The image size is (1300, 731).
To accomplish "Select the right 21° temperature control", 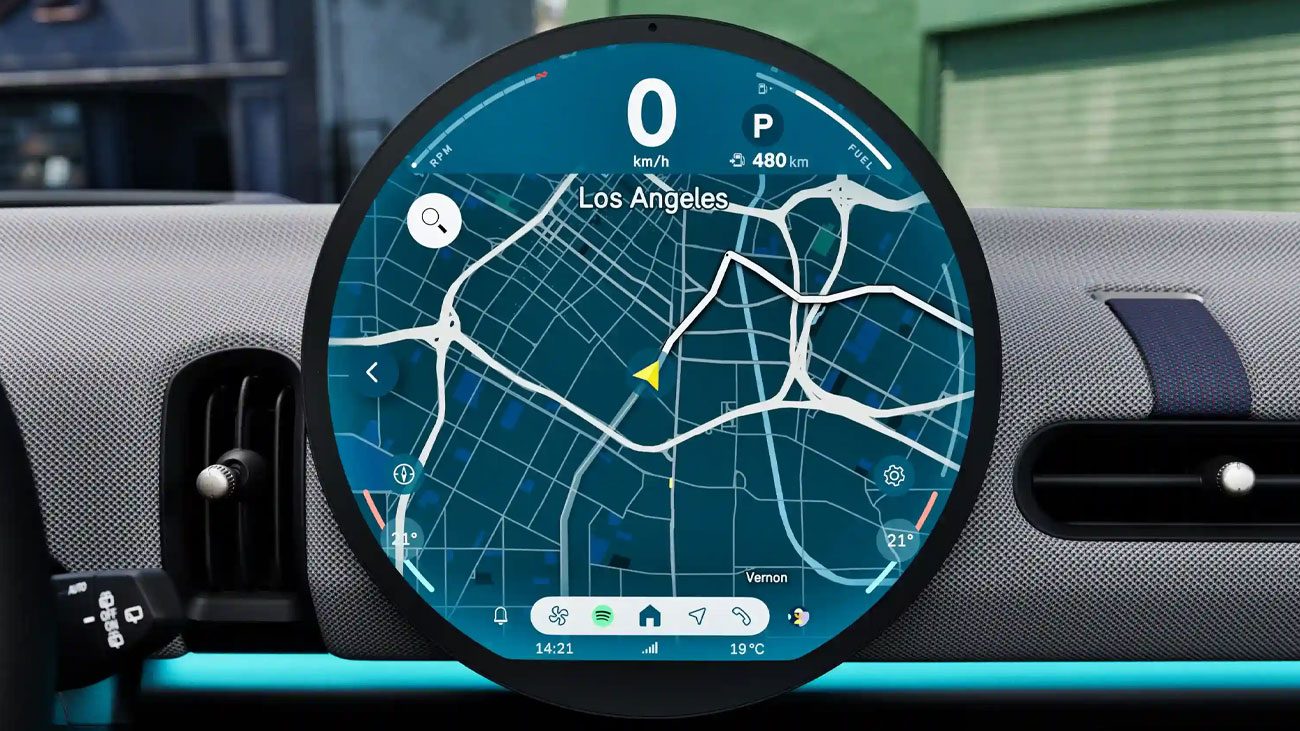I will 900,540.
